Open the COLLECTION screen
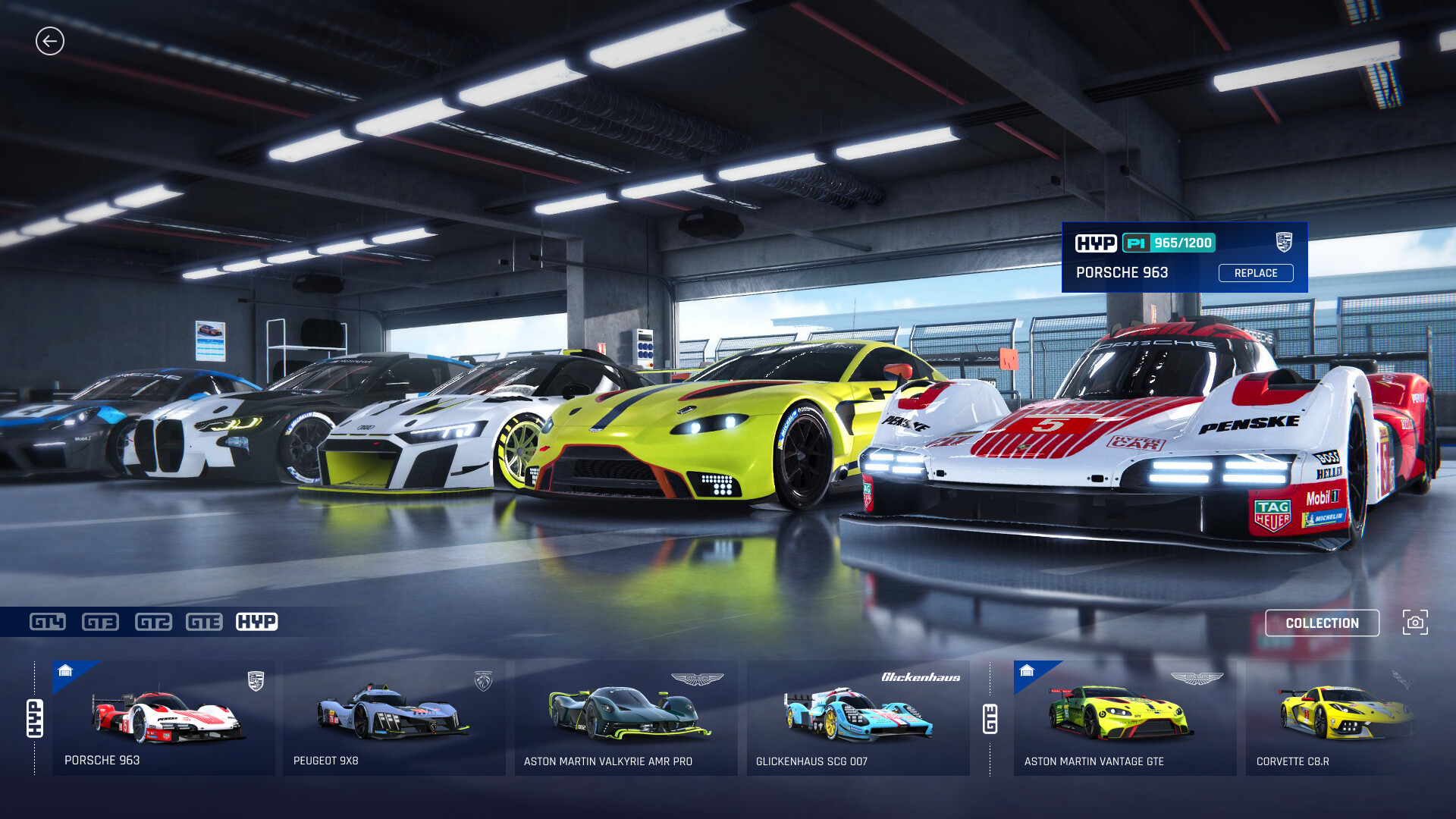Viewport: 1456px width, 819px height. [1322, 623]
